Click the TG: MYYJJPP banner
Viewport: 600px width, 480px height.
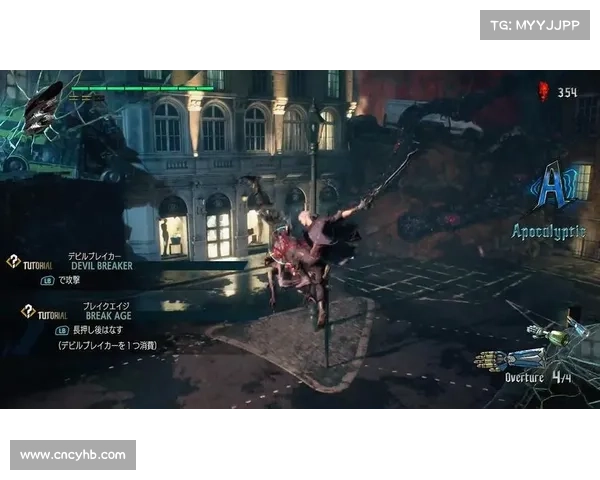point(535,24)
